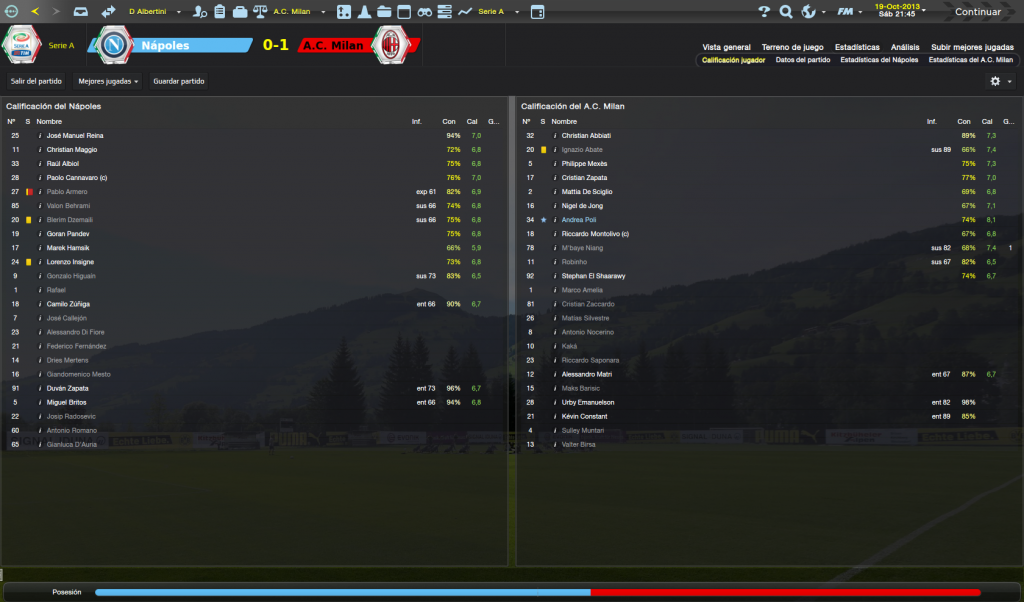Show the Estadísticas tab
Viewport: 1024px width, 602px height.
(857, 47)
